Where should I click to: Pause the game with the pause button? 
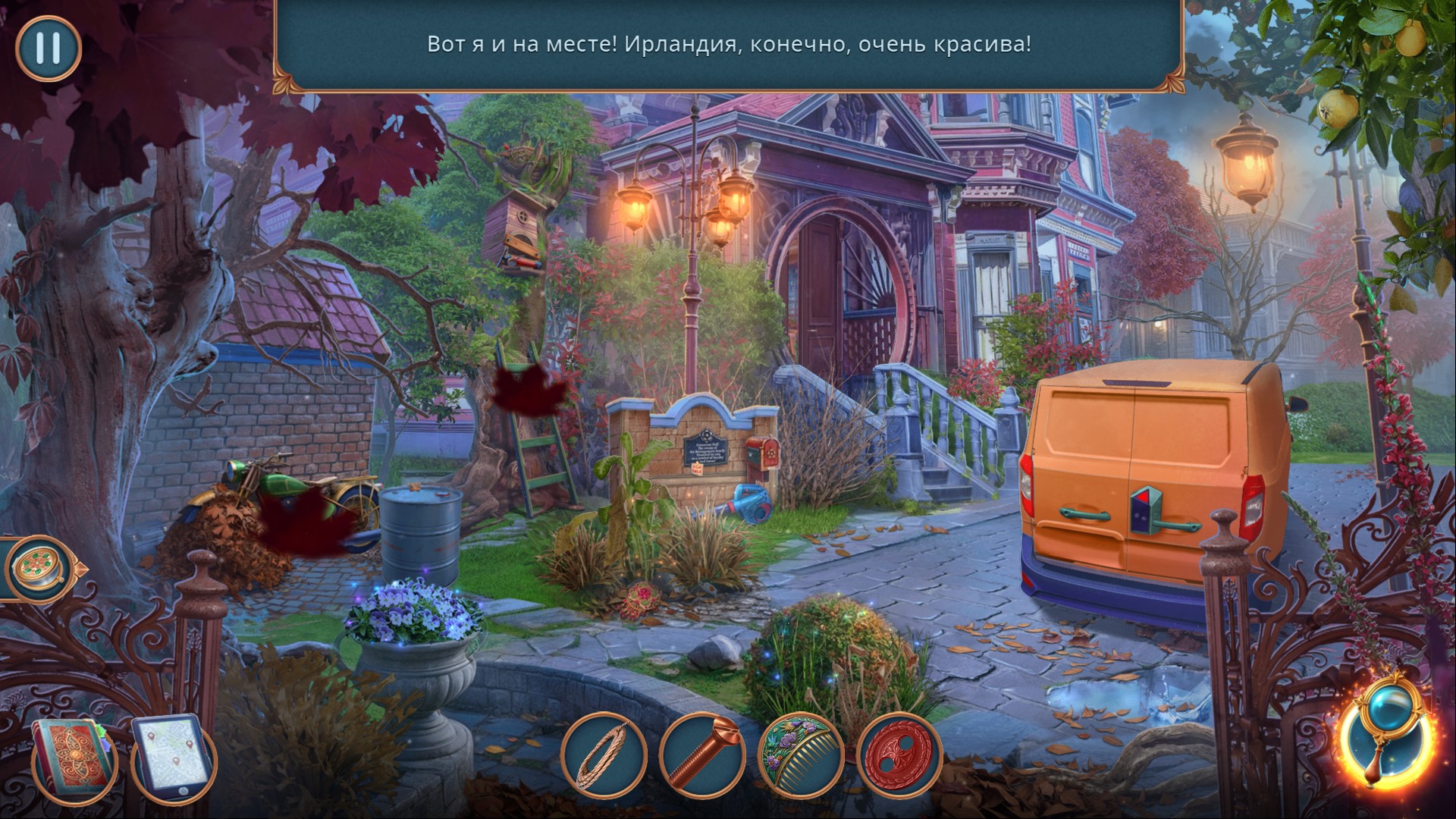(48, 48)
